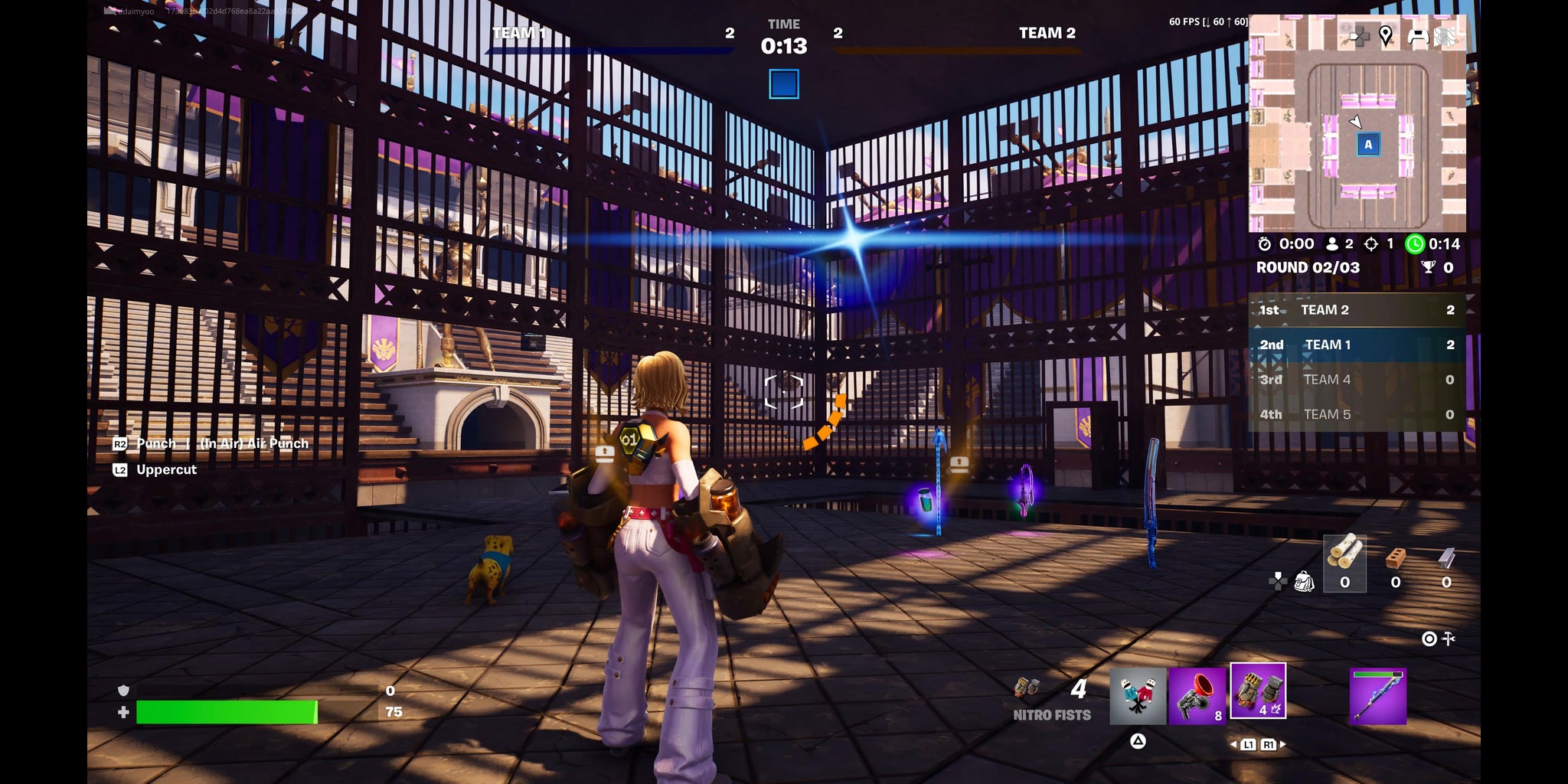
Task: Click the toolbox repair icon above the hotbar
Action: pos(1448,639)
